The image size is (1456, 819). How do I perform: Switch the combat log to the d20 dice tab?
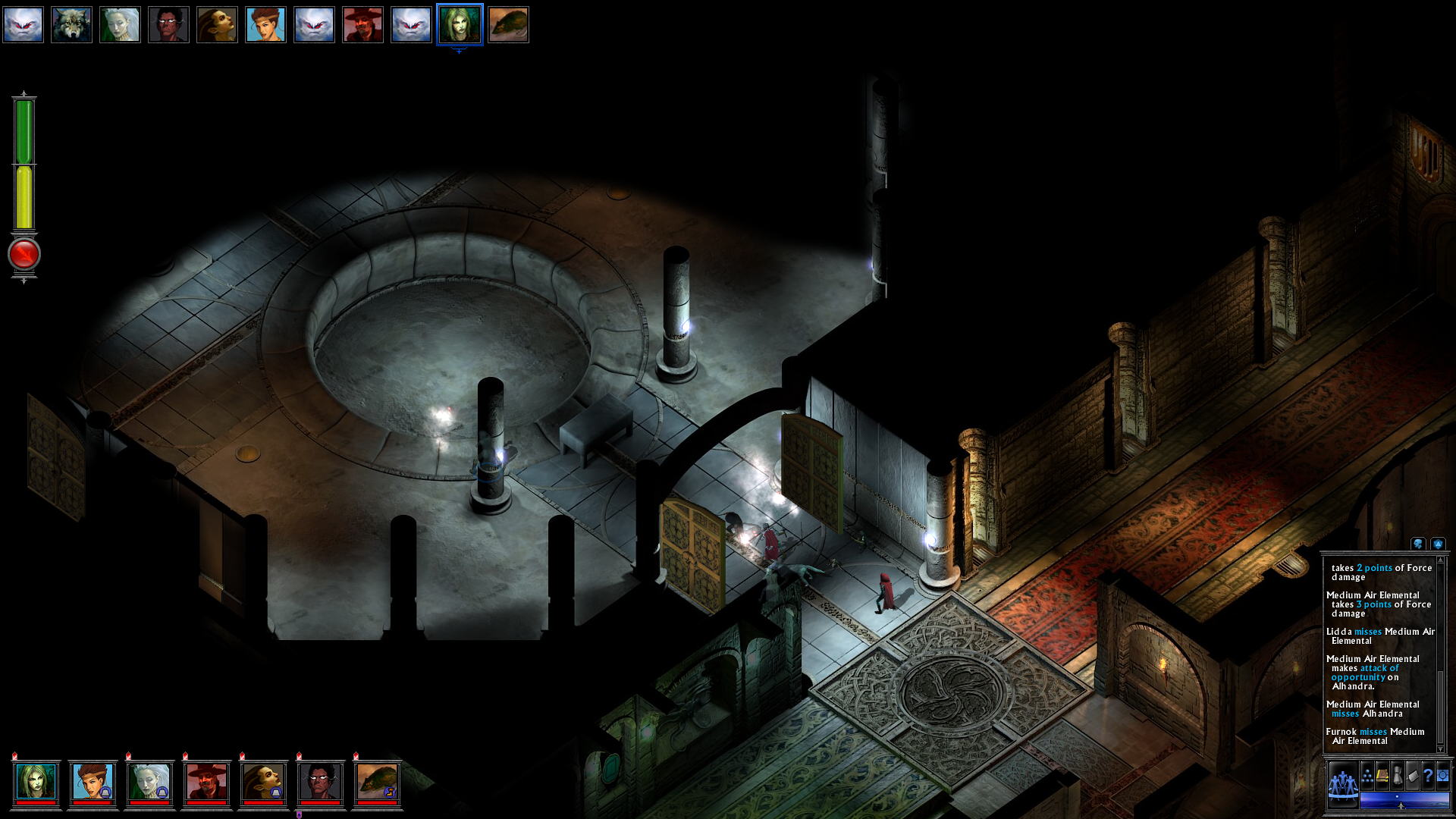pyautogui.click(x=1439, y=544)
